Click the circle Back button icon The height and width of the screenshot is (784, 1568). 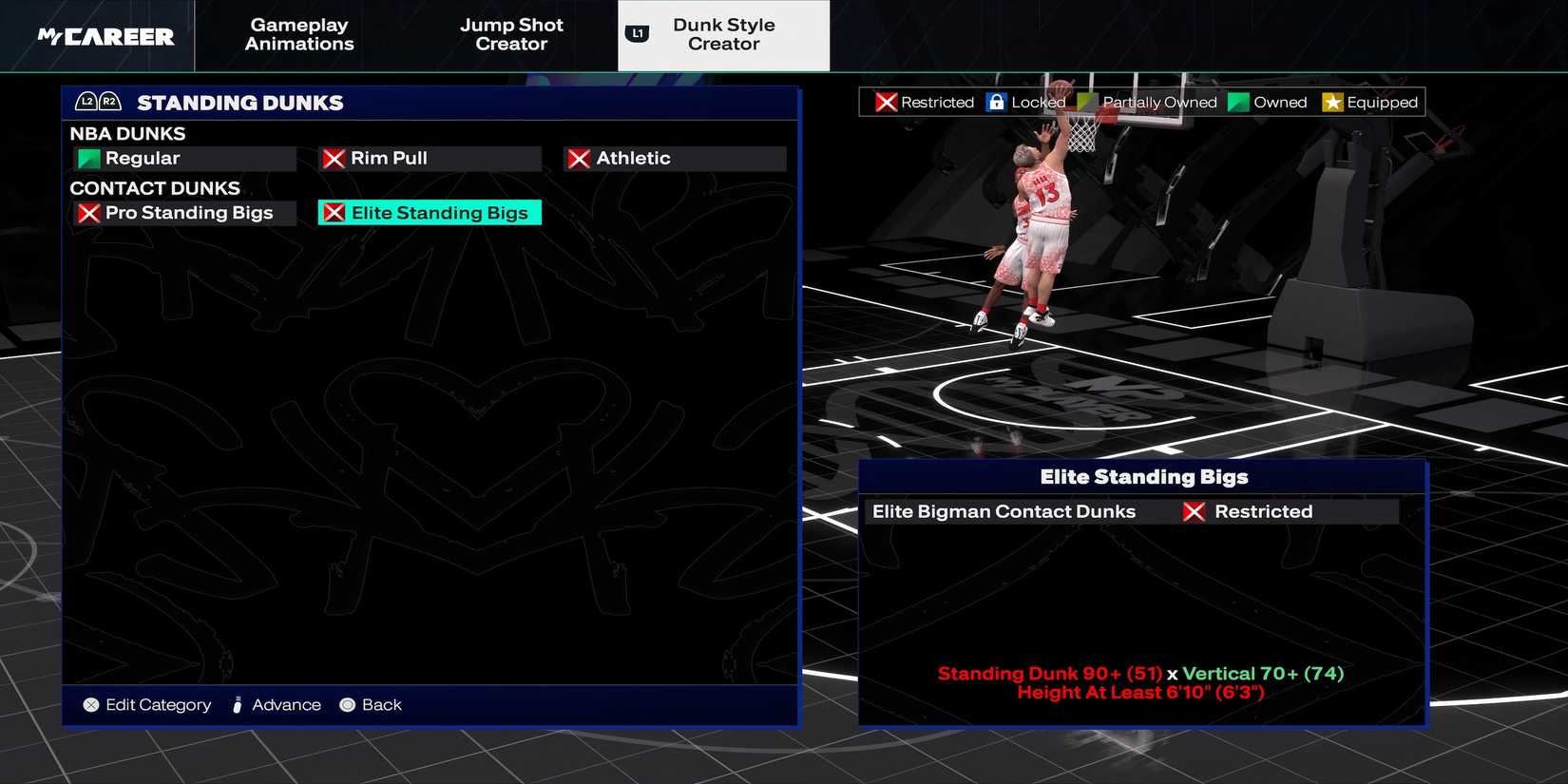tap(346, 704)
